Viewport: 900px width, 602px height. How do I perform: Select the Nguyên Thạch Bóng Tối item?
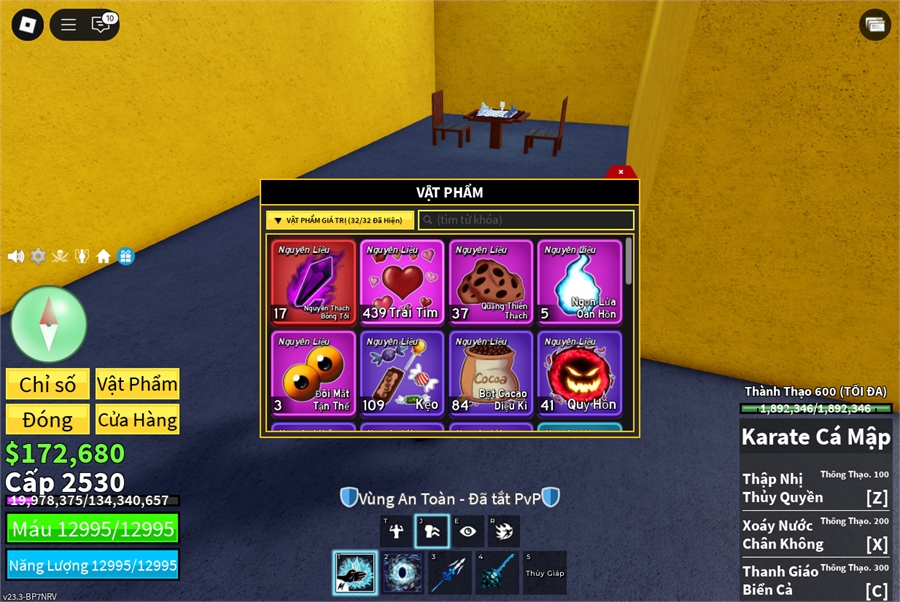click(x=313, y=282)
